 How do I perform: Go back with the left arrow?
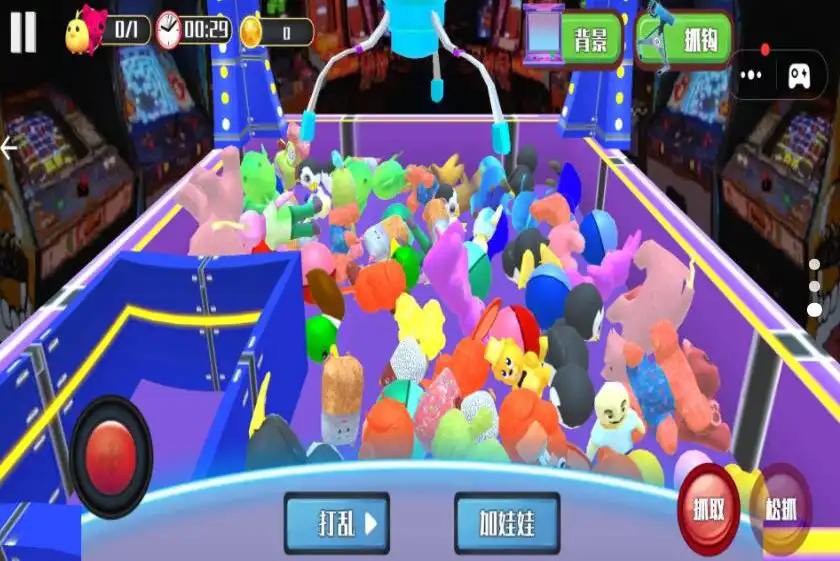(10, 149)
